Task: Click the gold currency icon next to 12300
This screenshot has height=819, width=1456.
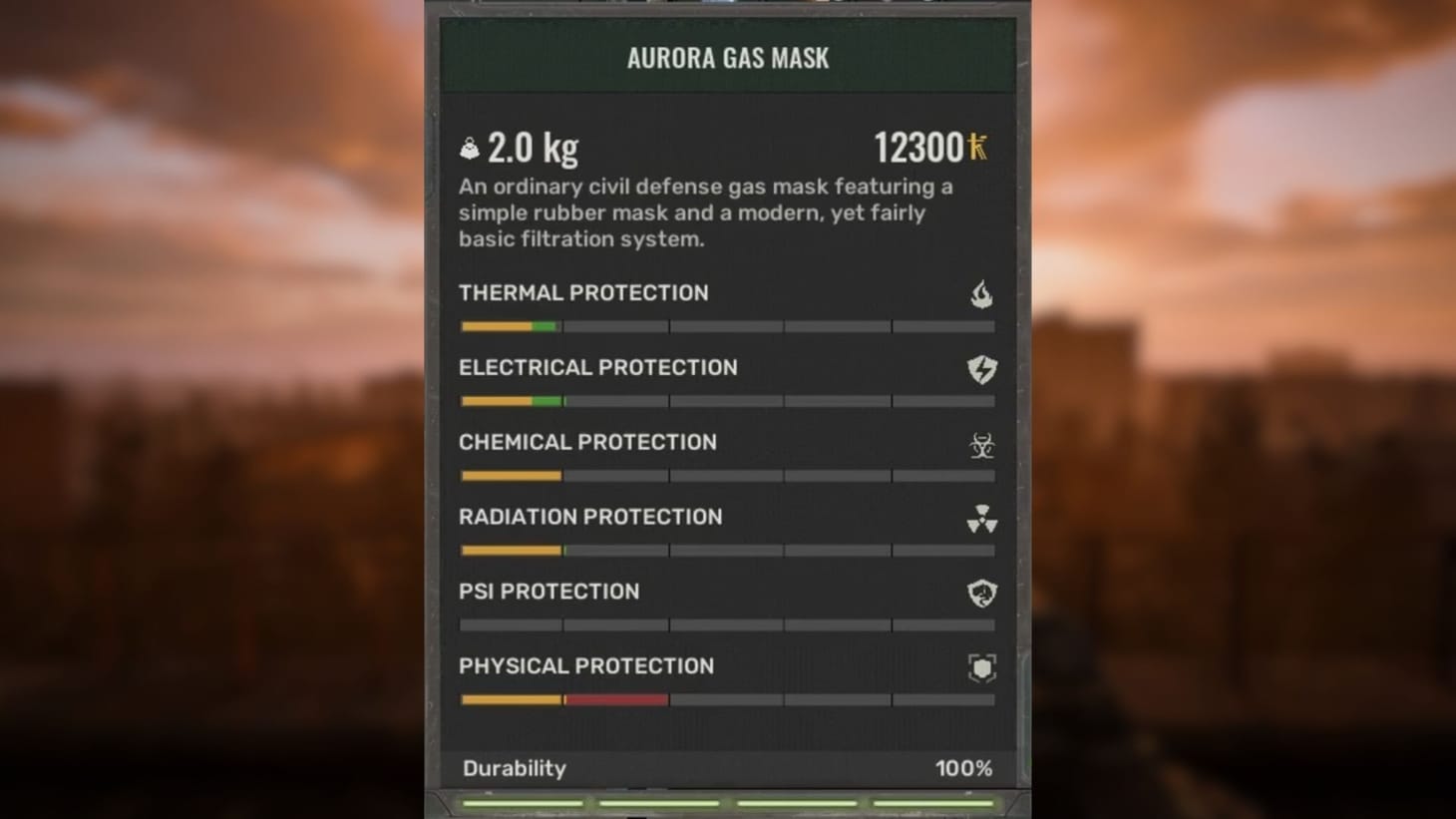Action: coord(978,146)
